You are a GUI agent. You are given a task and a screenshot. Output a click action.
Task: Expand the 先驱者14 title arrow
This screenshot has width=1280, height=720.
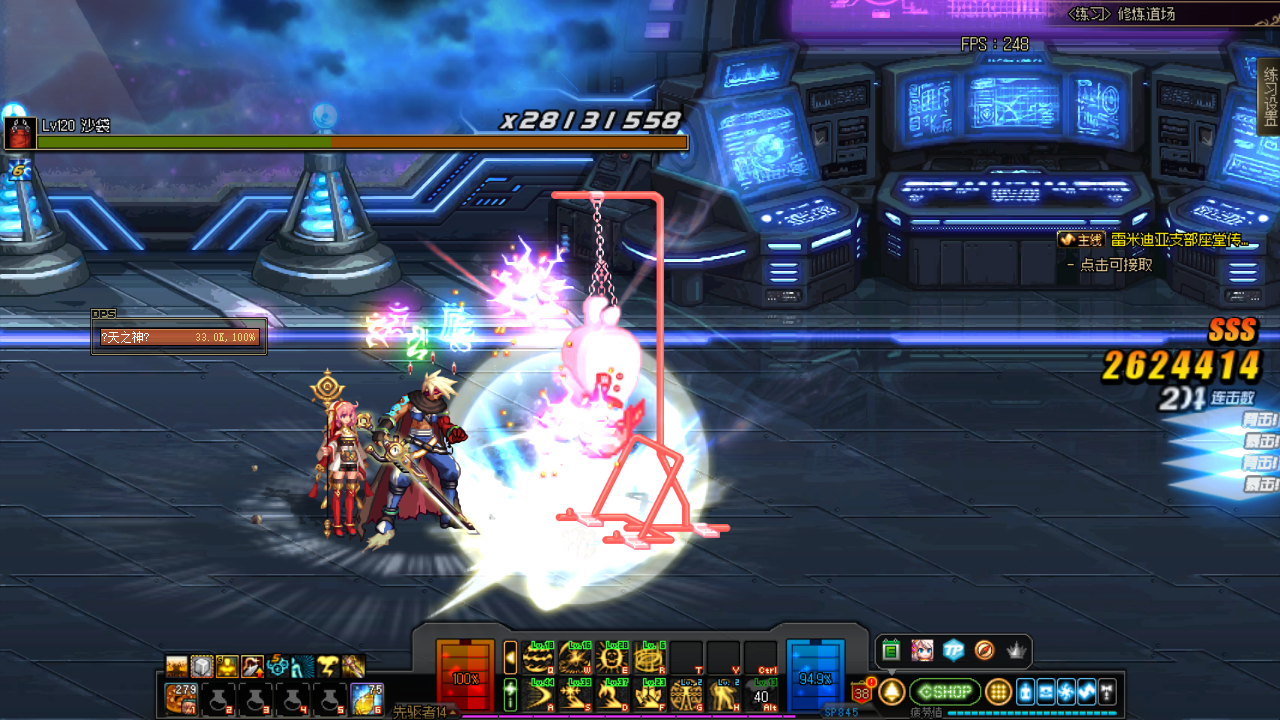click(455, 711)
